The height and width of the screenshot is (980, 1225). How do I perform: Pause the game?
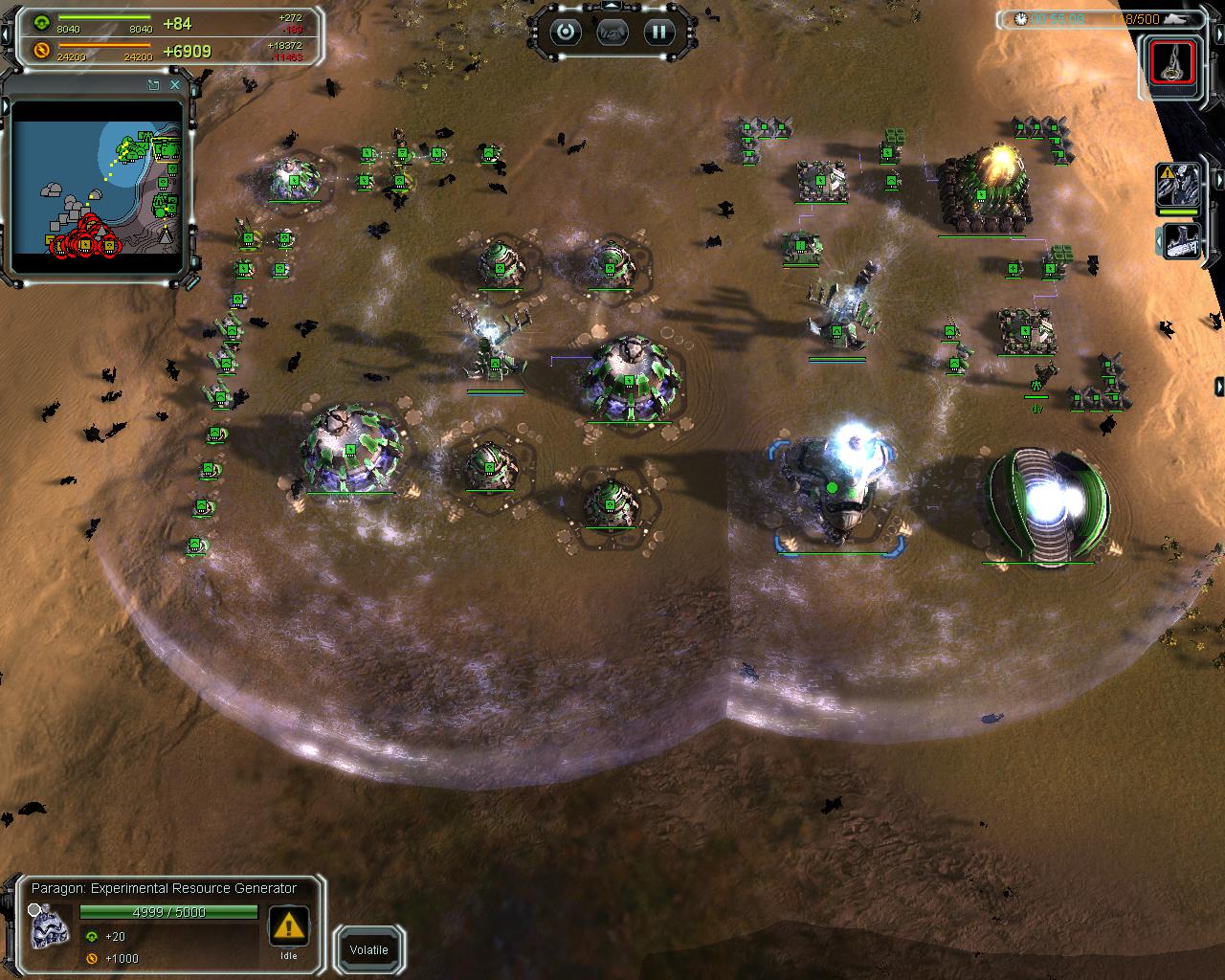coord(658,33)
